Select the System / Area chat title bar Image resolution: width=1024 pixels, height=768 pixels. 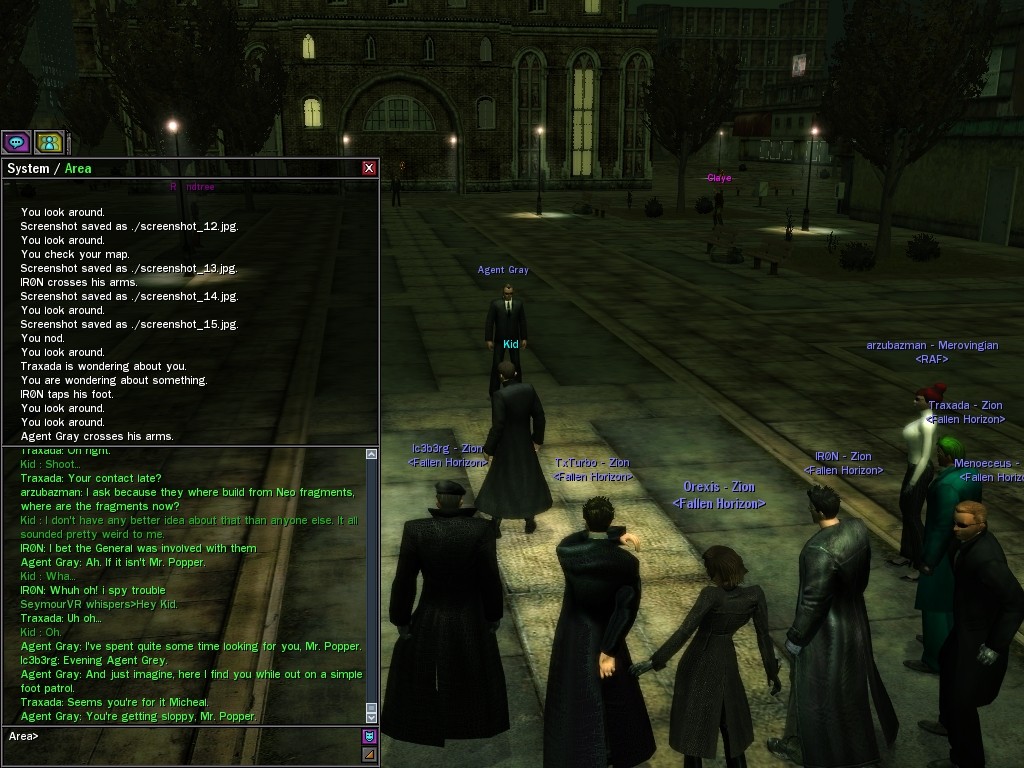180,168
